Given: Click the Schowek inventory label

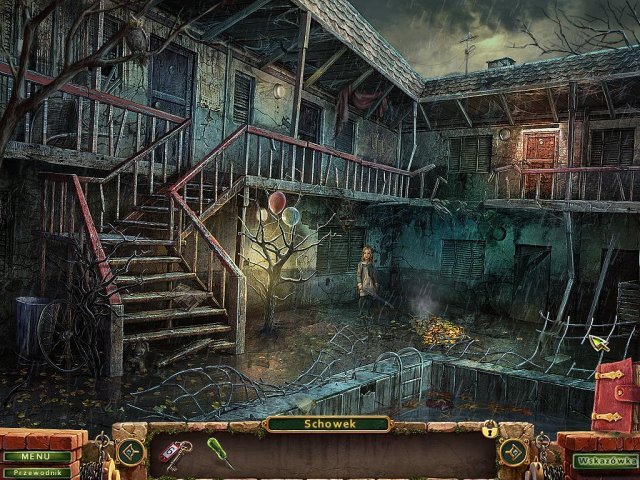Looking at the screenshot, I should click(x=327, y=424).
